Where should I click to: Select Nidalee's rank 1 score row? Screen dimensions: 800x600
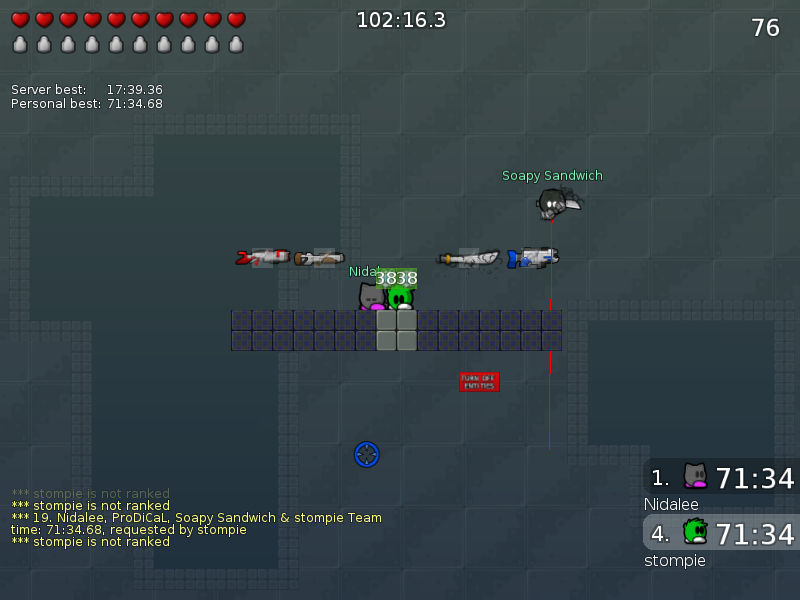(722, 477)
